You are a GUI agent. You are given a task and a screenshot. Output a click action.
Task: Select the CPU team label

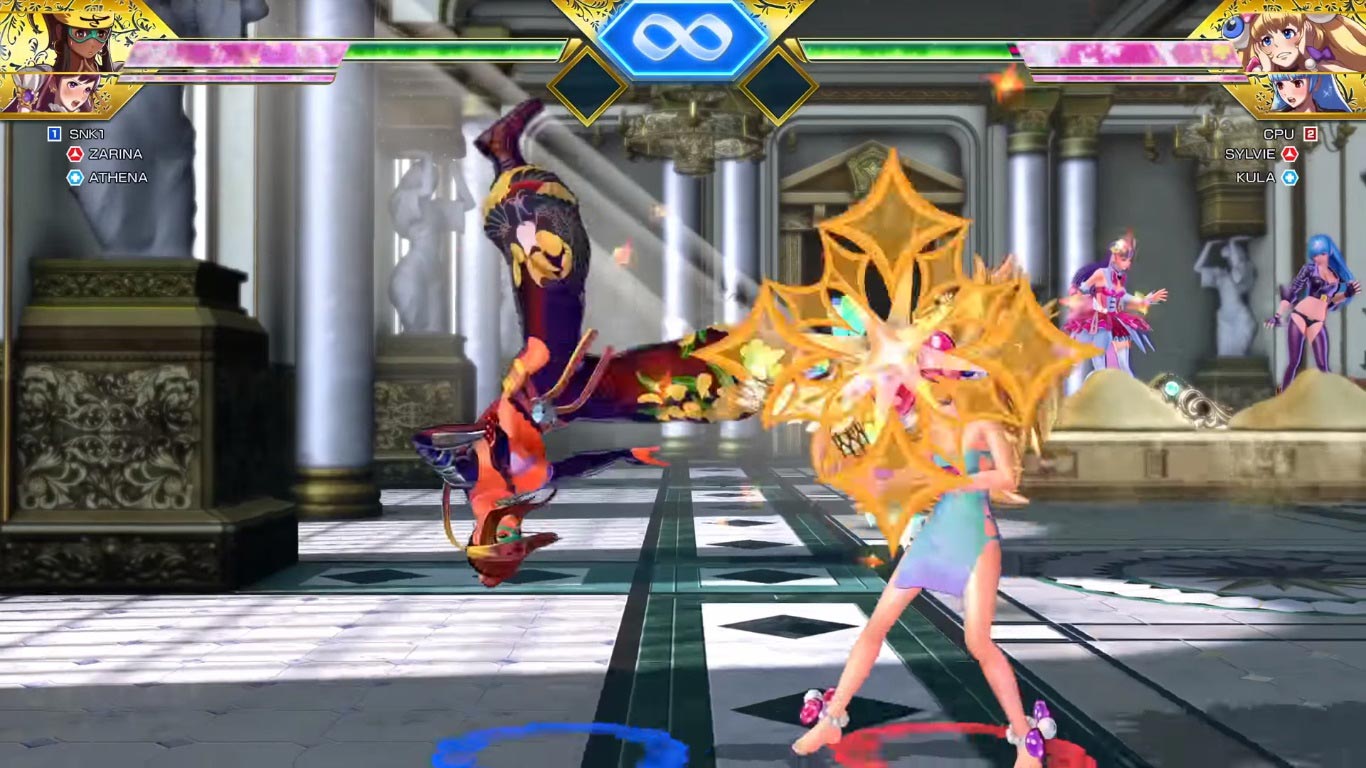pos(1280,131)
